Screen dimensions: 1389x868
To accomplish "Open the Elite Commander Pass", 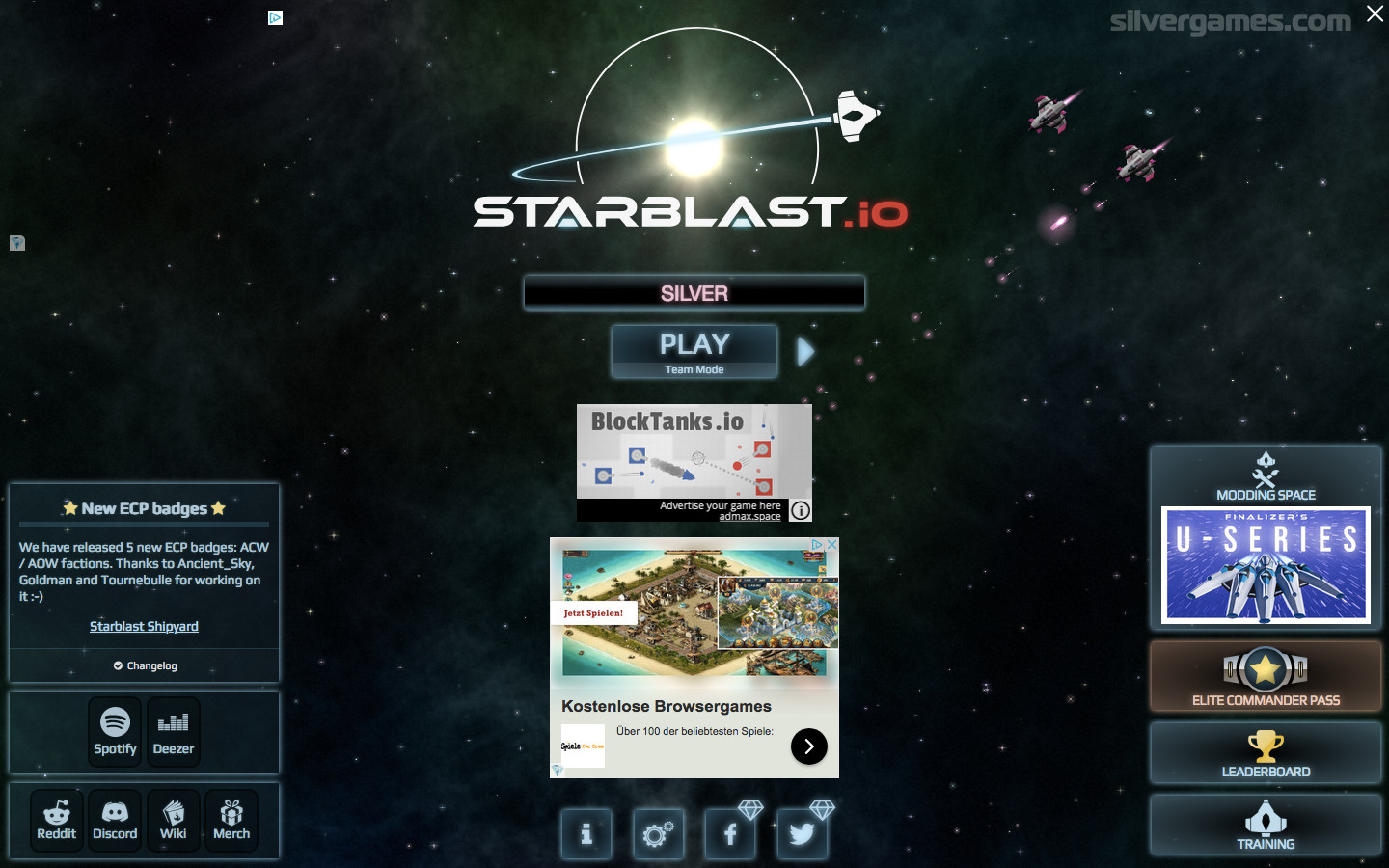I will click(1266, 677).
